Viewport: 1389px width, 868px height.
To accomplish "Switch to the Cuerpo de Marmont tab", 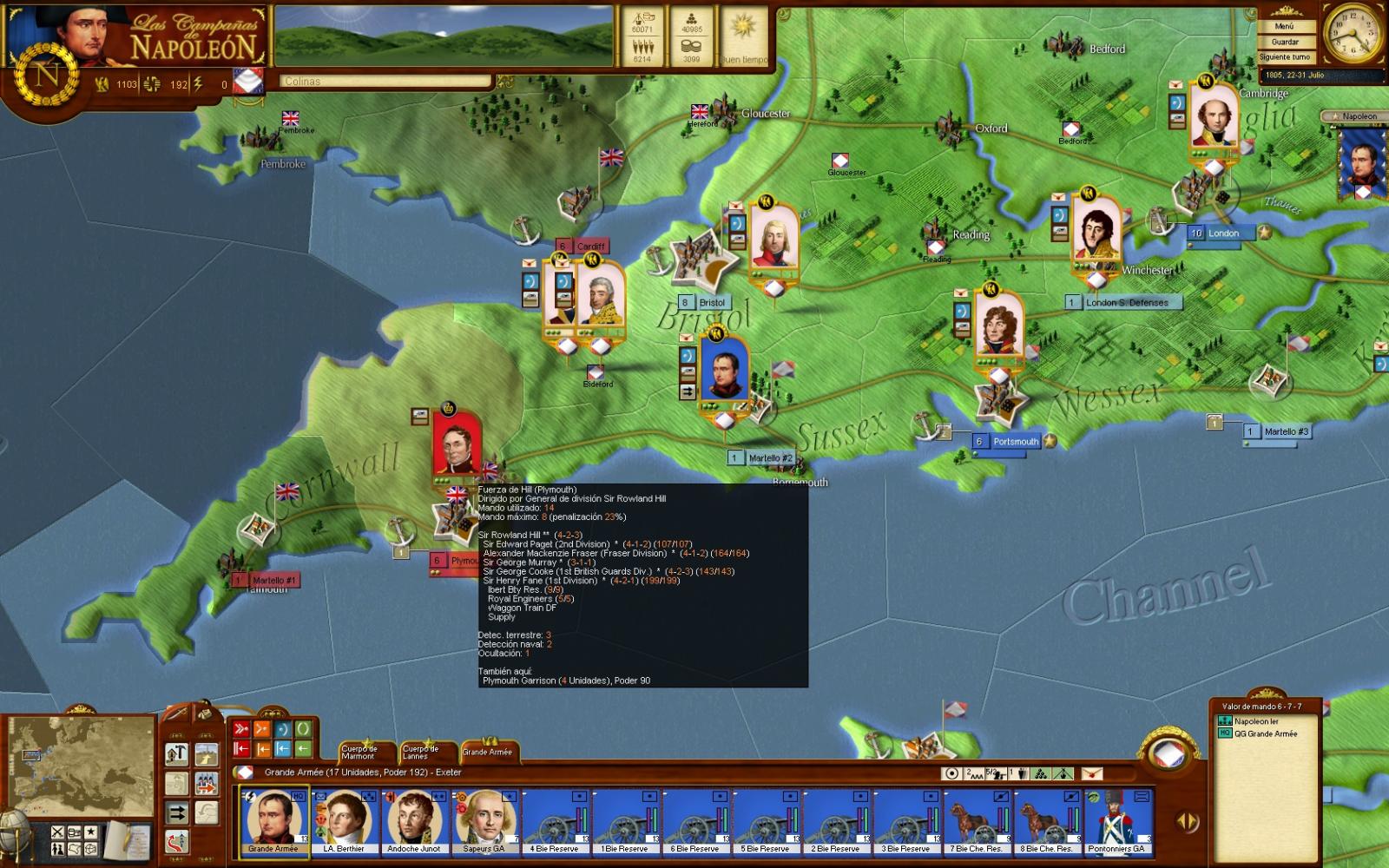I will point(359,752).
